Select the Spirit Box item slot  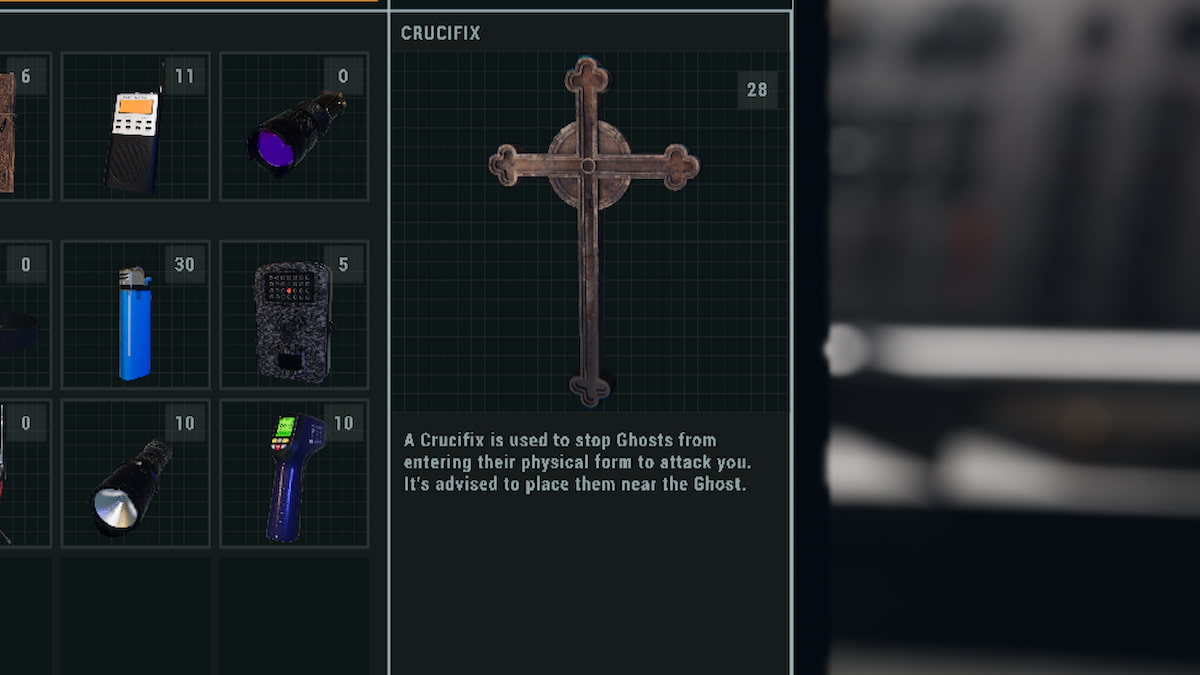135,127
